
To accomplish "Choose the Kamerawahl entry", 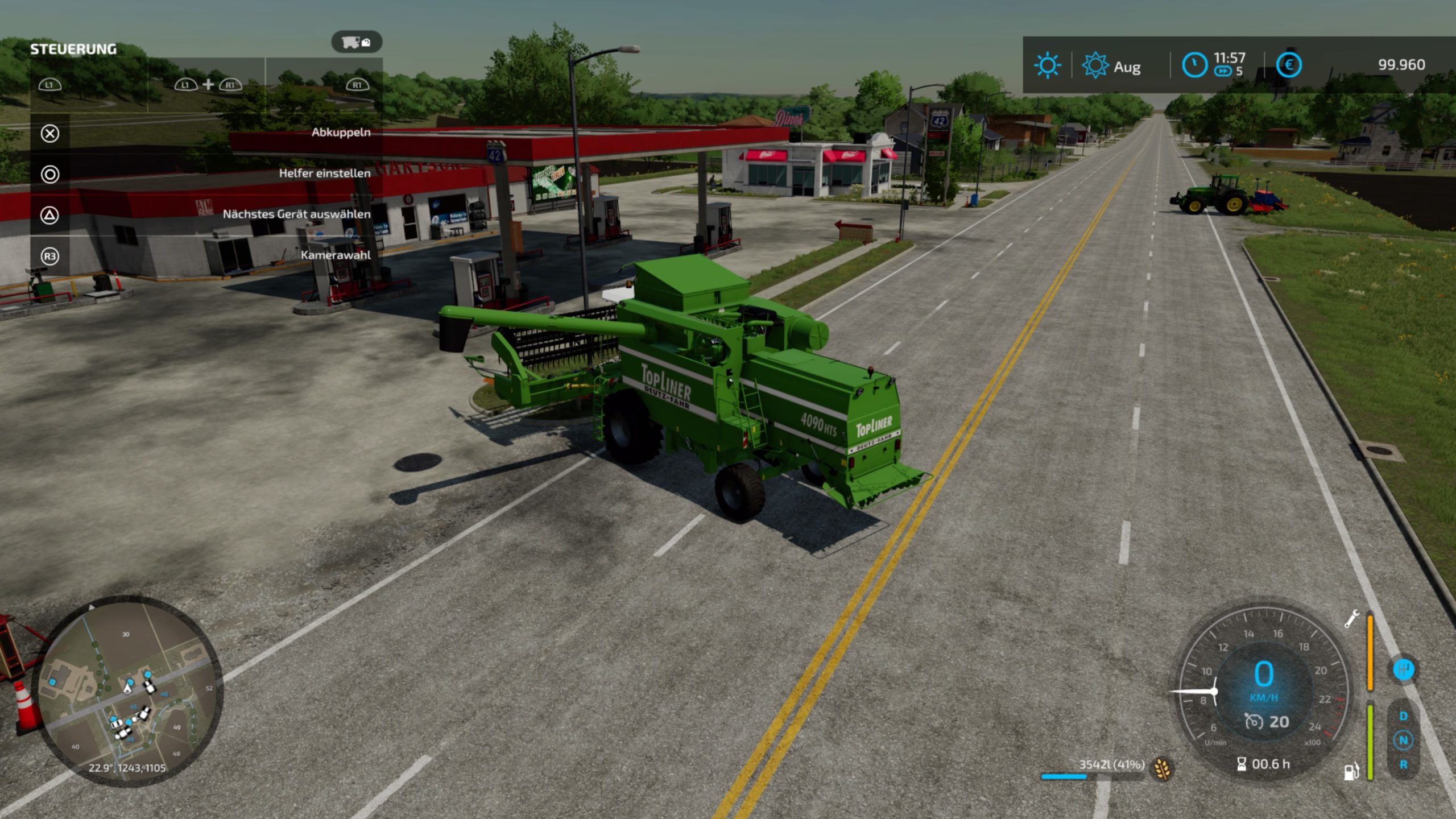I will coord(336,255).
